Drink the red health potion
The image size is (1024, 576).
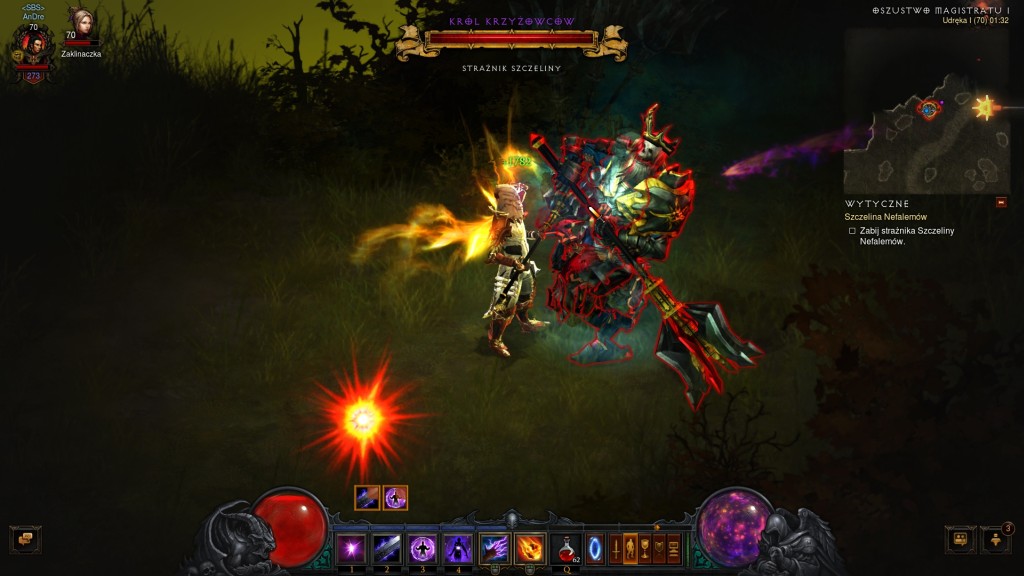(x=566, y=549)
